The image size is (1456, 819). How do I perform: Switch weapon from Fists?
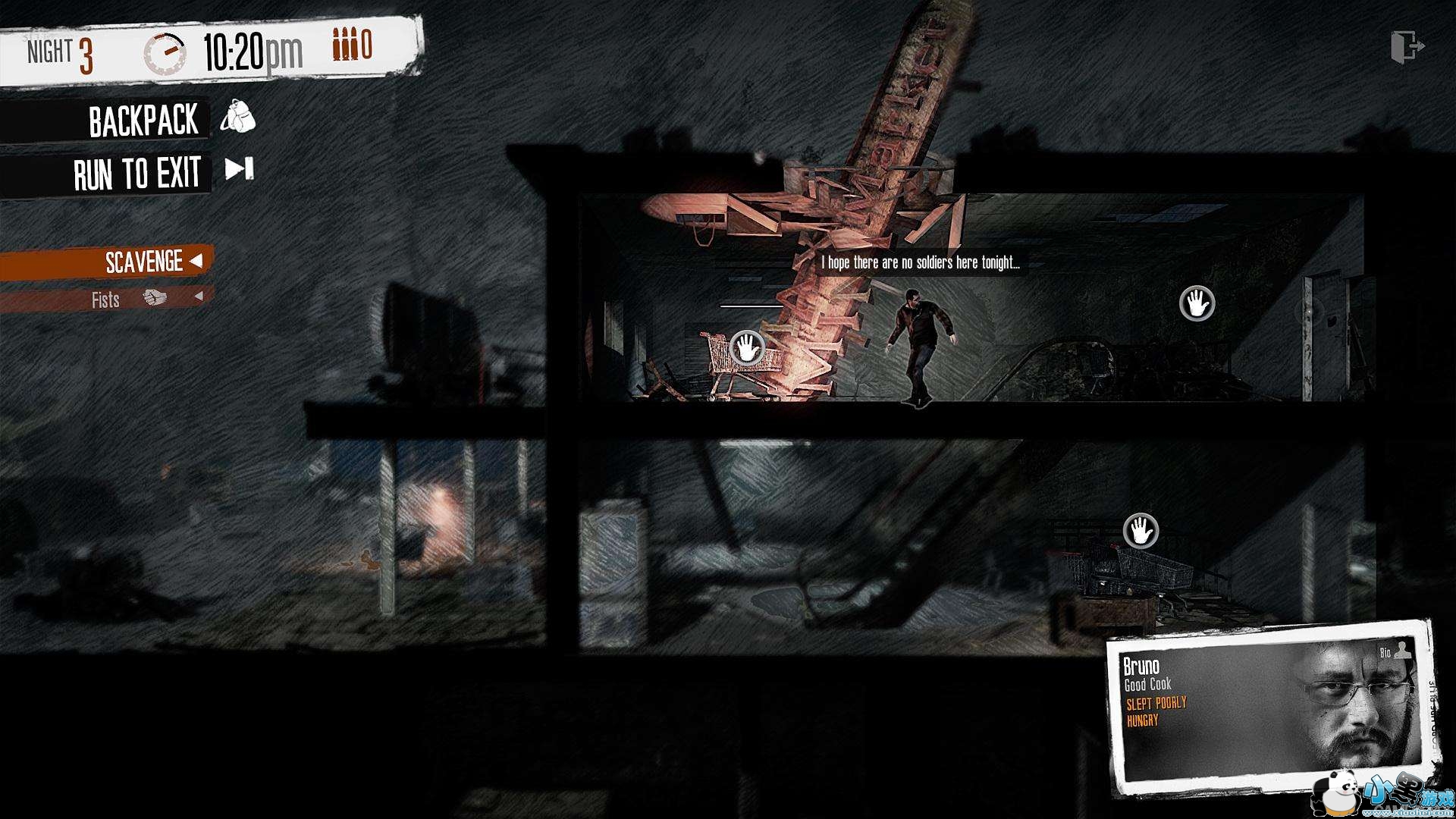(x=199, y=297)
